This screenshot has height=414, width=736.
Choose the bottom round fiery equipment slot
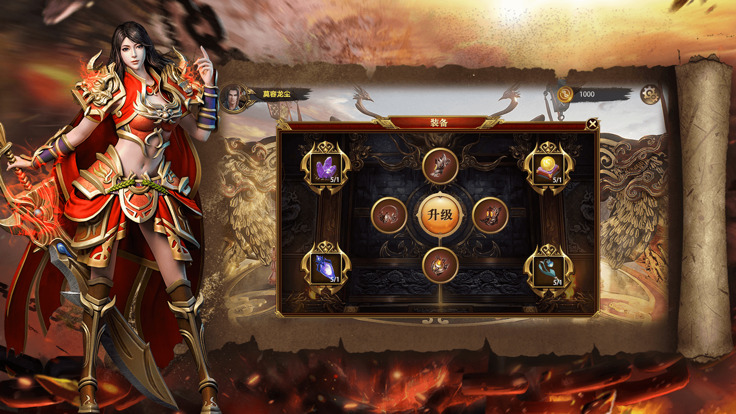tap(439, 265)
